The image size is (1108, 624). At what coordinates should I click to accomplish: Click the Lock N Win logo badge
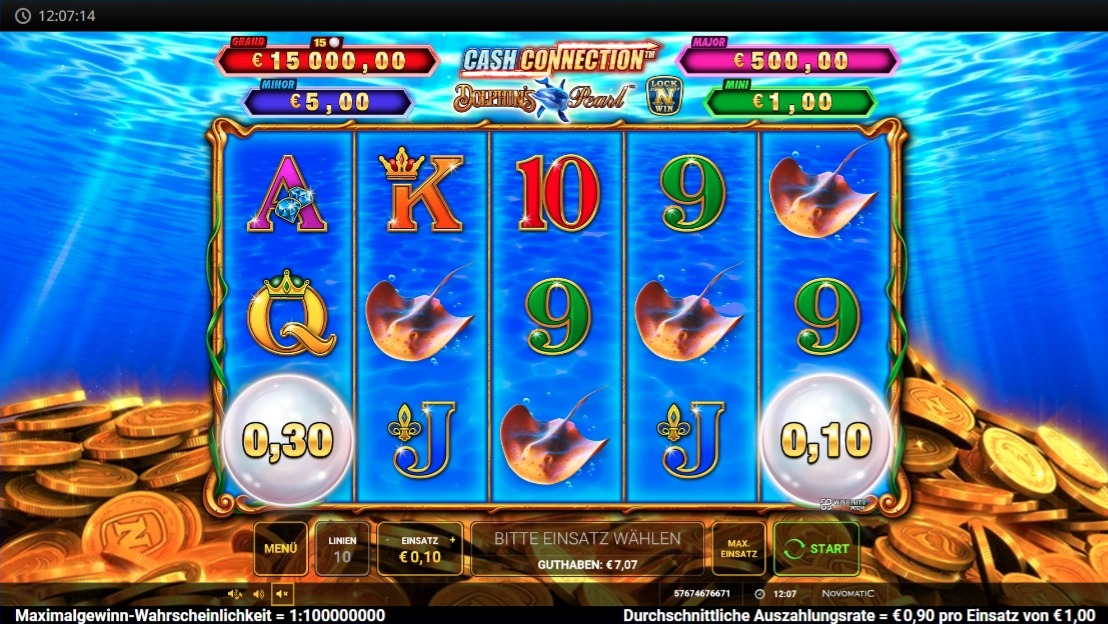661,97
